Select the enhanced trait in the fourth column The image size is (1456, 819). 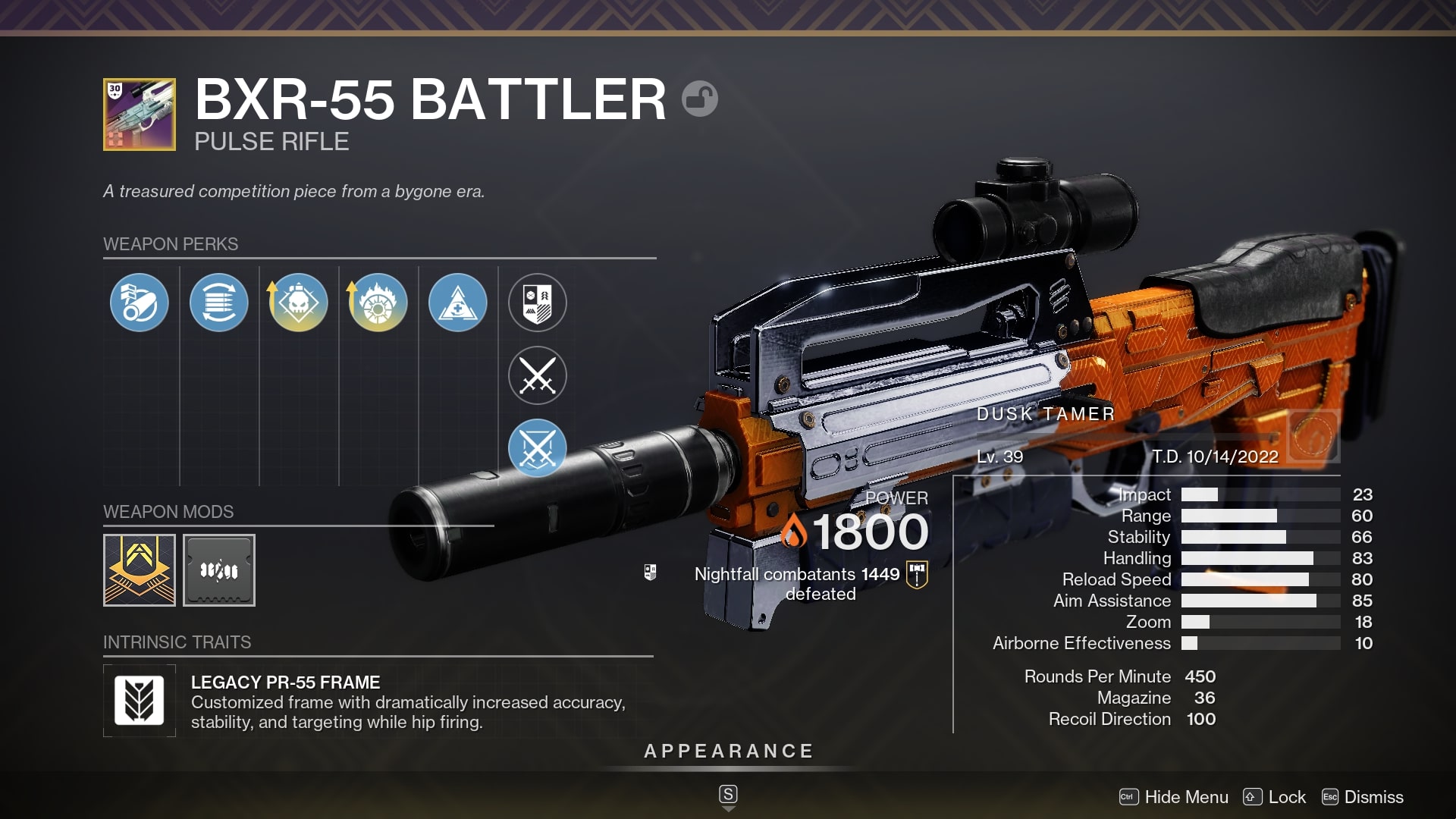pyautogui.click(x=378, y=302)
